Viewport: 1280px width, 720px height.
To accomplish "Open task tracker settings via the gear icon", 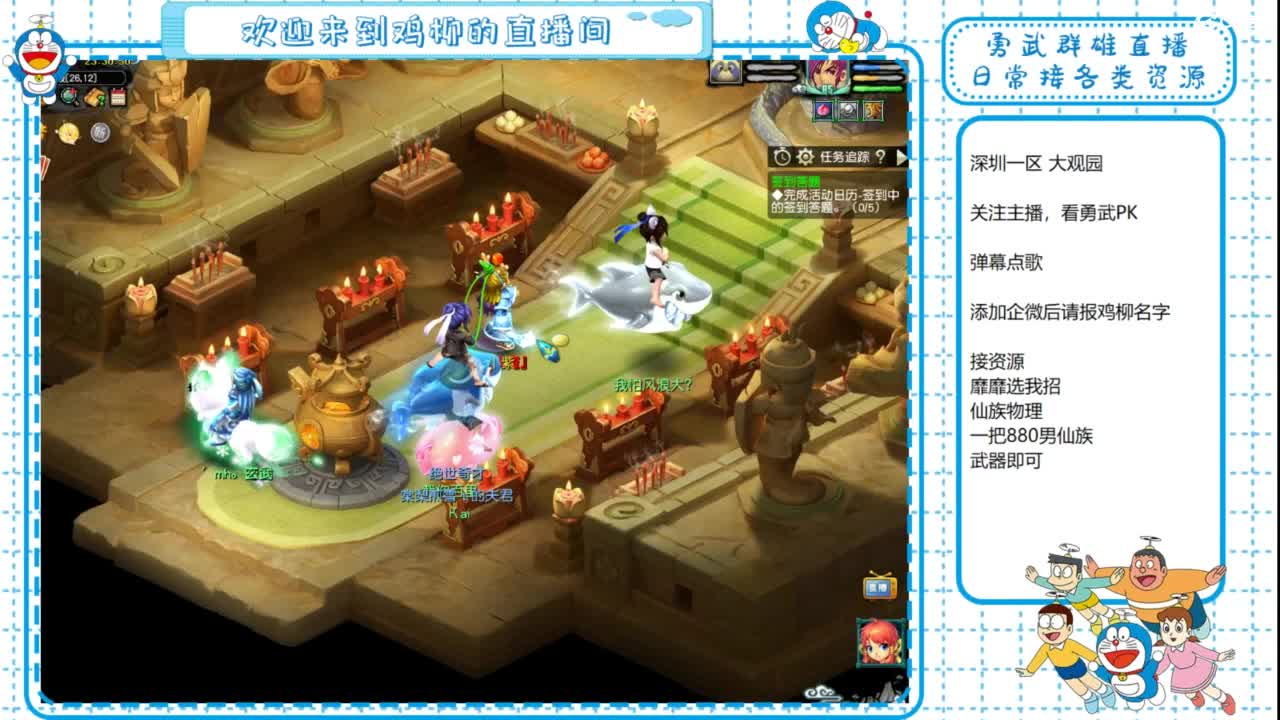I will pos(806,156).
